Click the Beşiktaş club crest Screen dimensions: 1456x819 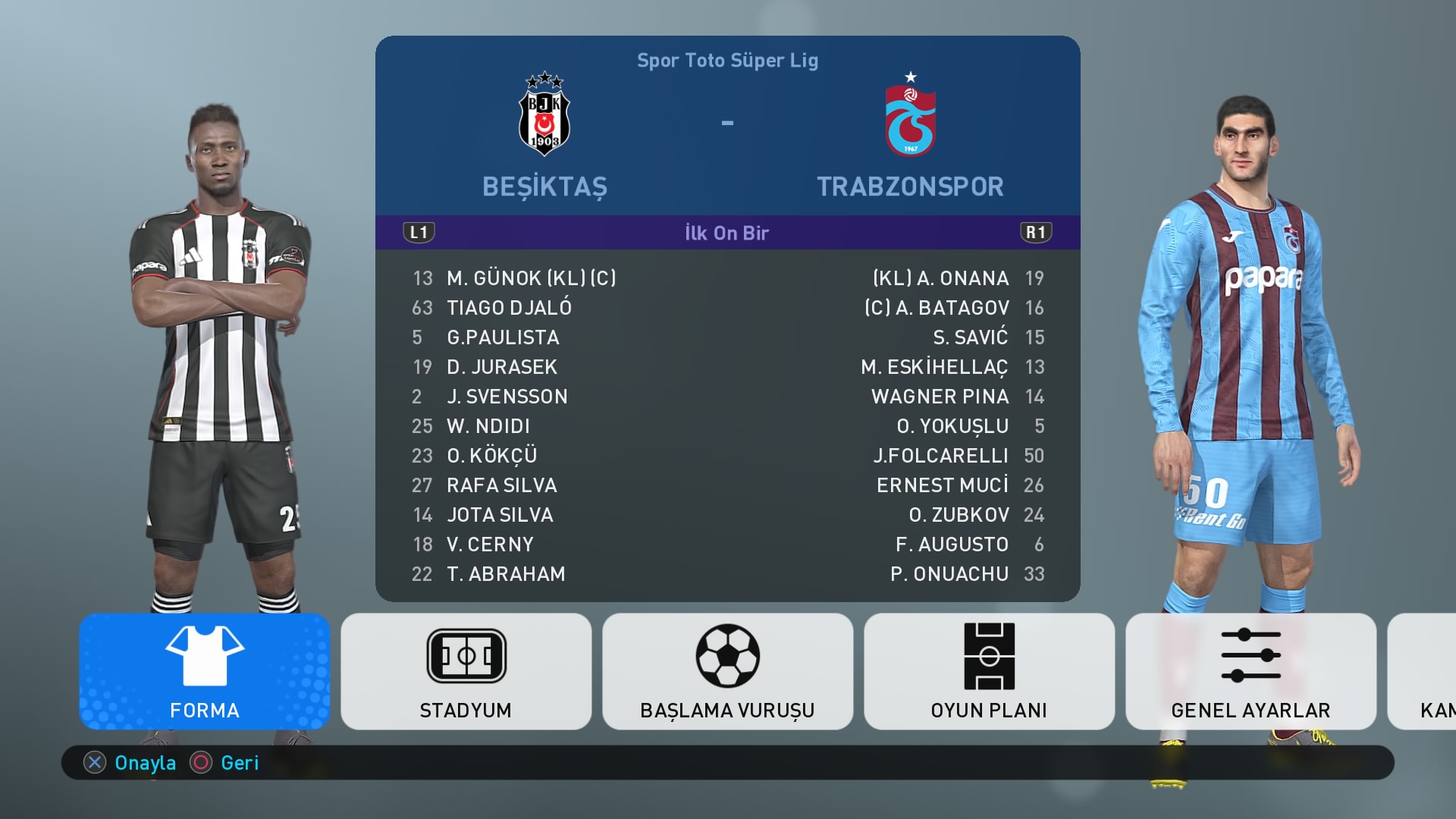pos(544,115)
